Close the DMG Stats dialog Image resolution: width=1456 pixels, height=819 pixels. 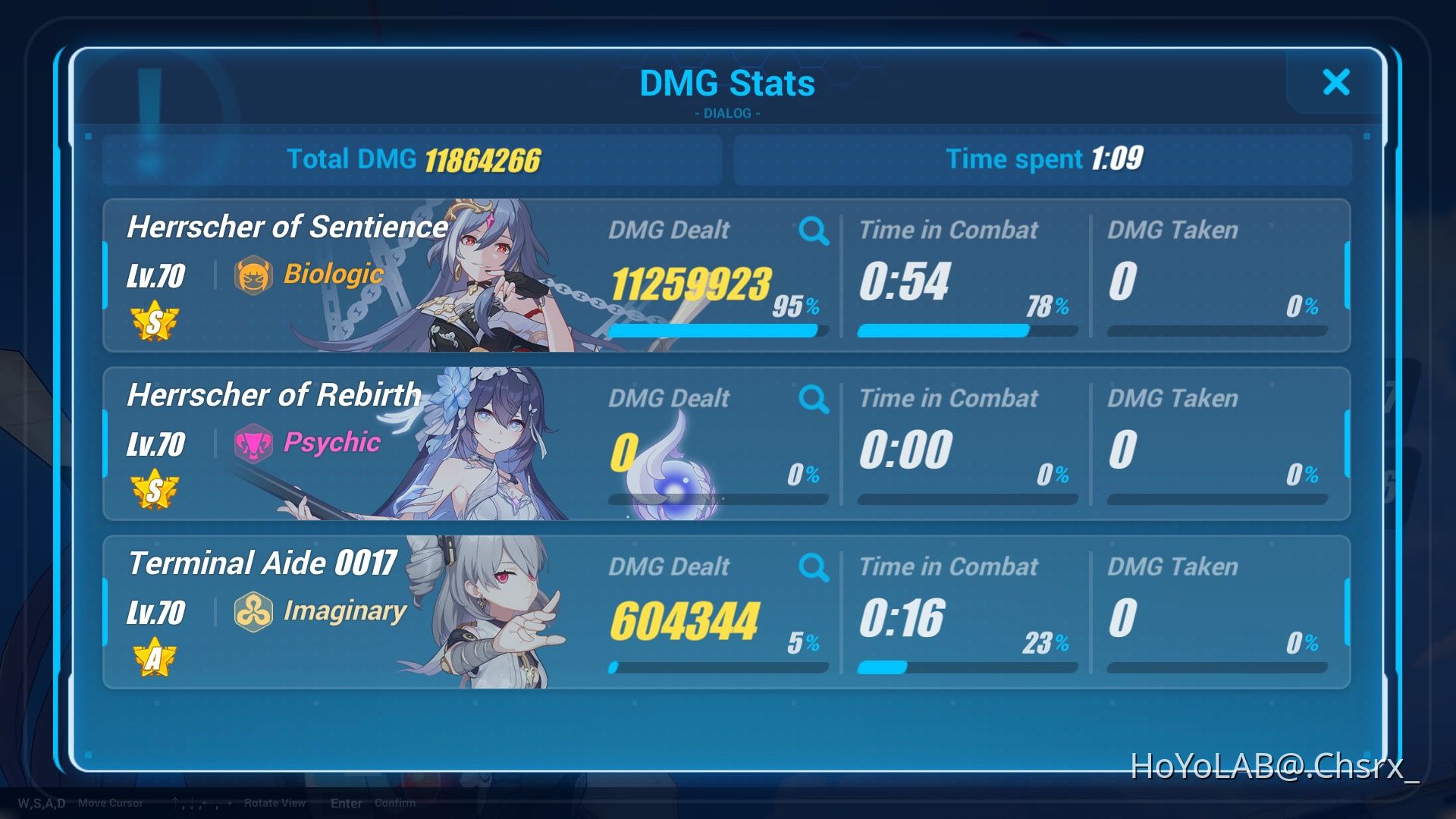[1336, 83]
